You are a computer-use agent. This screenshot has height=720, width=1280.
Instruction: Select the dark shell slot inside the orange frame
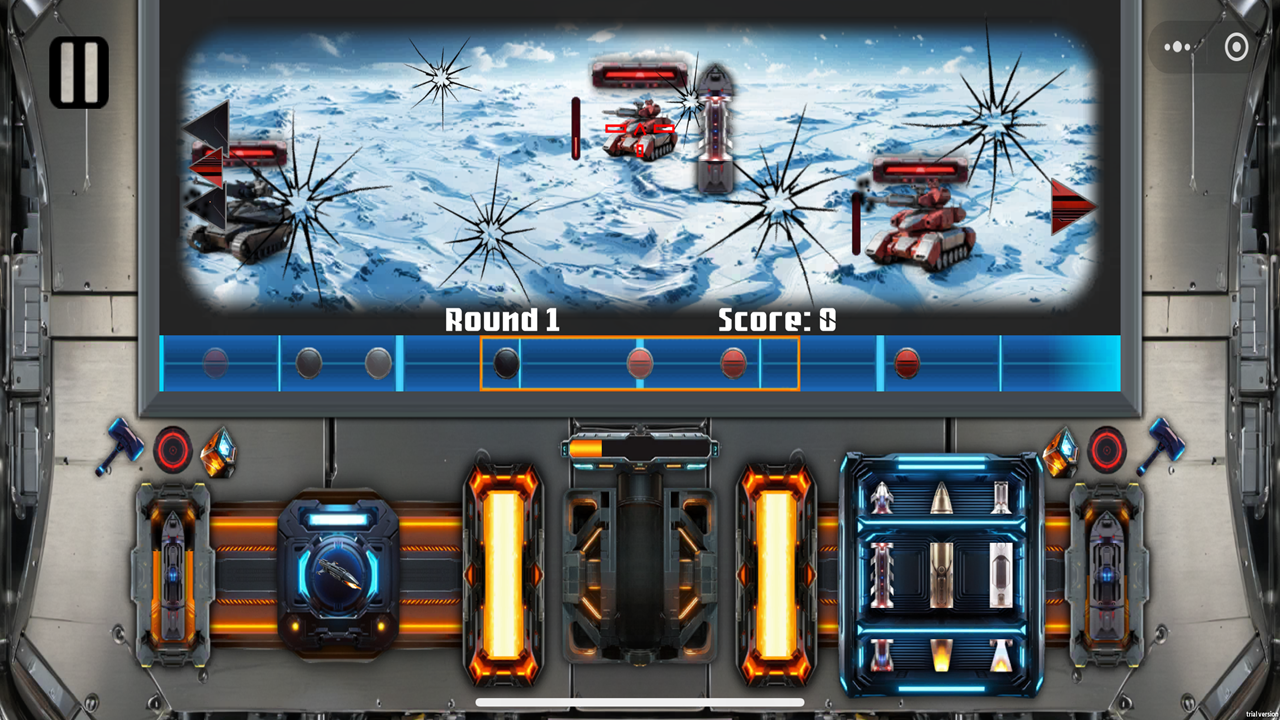tap(508, 365)
